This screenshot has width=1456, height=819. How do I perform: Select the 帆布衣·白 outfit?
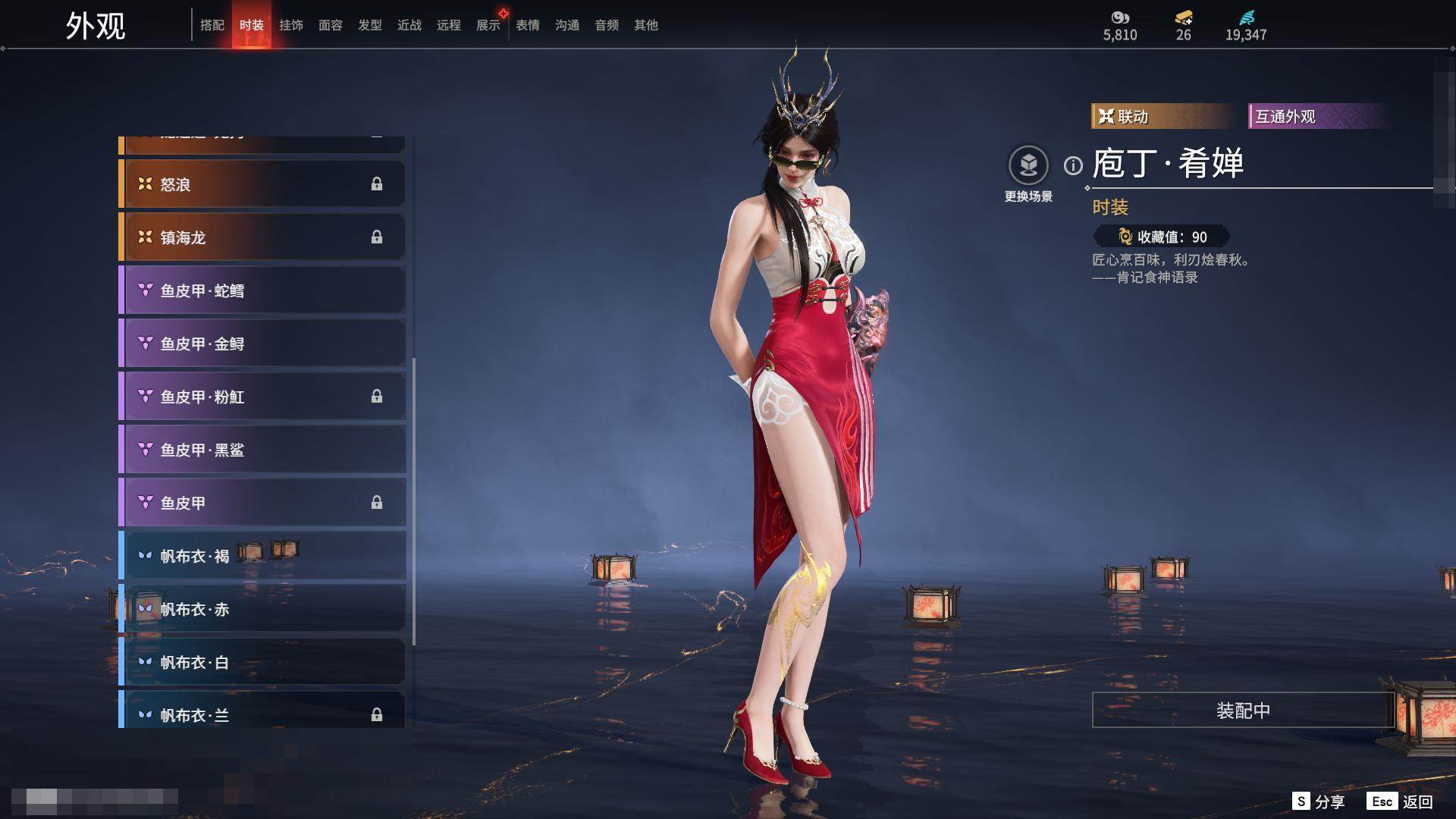(x=262, y=662)
